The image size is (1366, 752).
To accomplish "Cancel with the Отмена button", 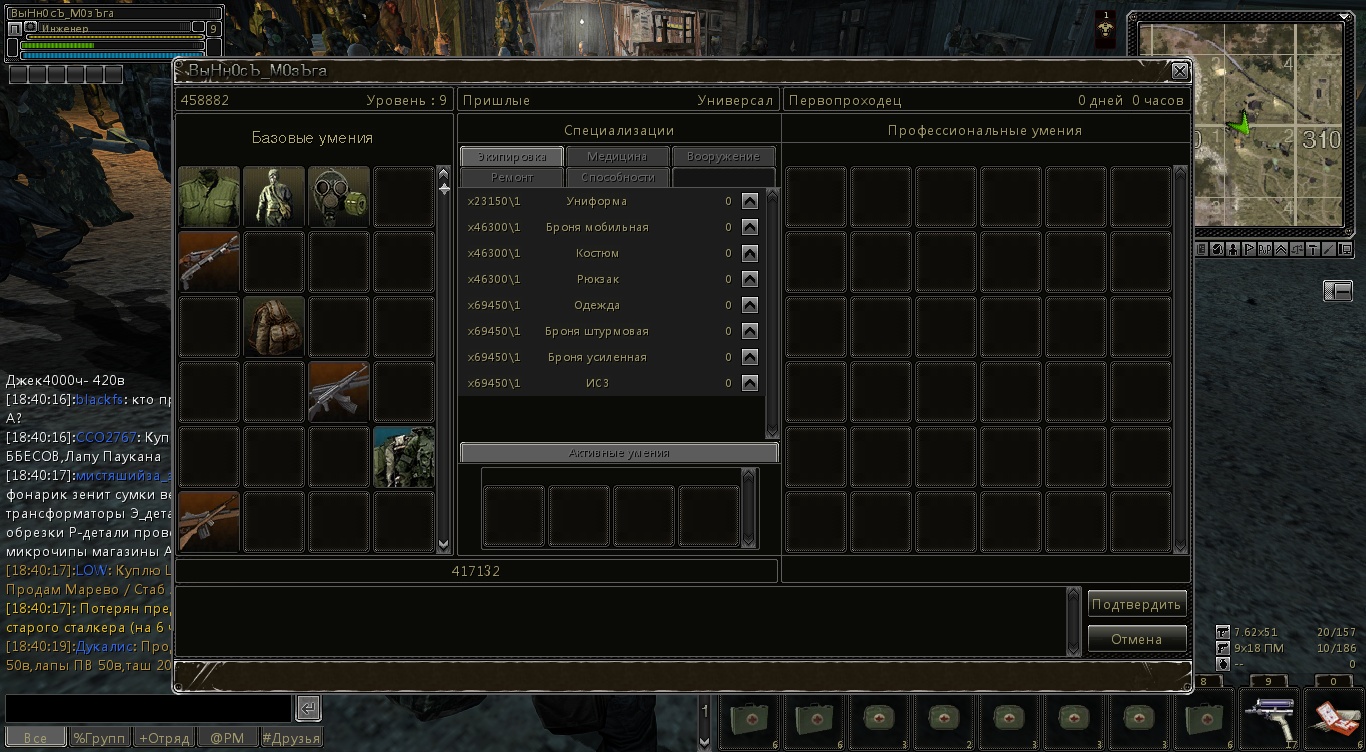I will click(x=1137, y=639).
